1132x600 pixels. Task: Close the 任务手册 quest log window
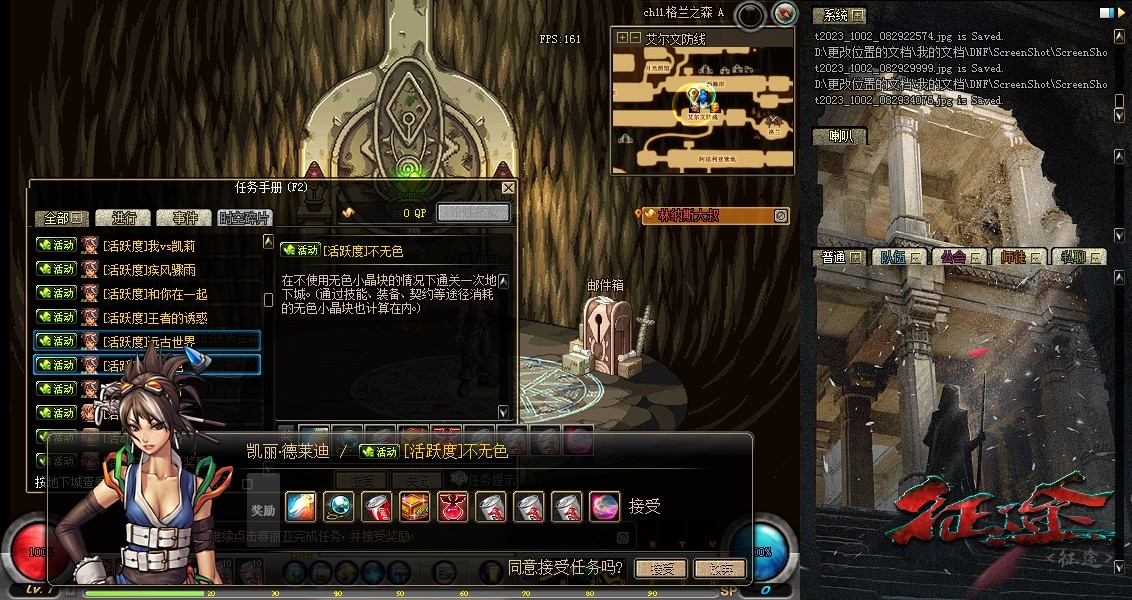click(508, 188)
